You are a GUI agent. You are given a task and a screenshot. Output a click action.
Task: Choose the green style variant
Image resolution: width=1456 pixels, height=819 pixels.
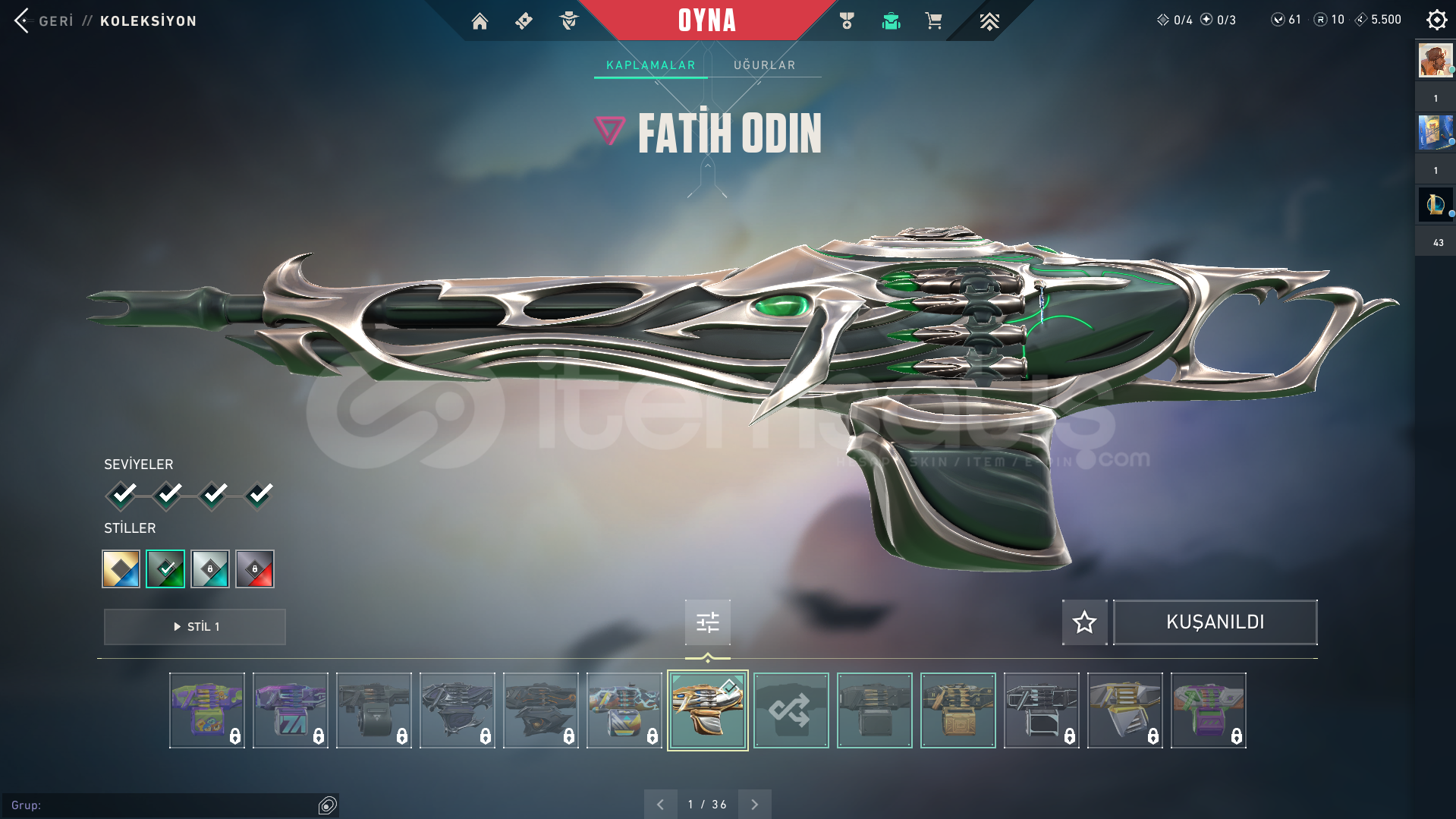point(165,569)
